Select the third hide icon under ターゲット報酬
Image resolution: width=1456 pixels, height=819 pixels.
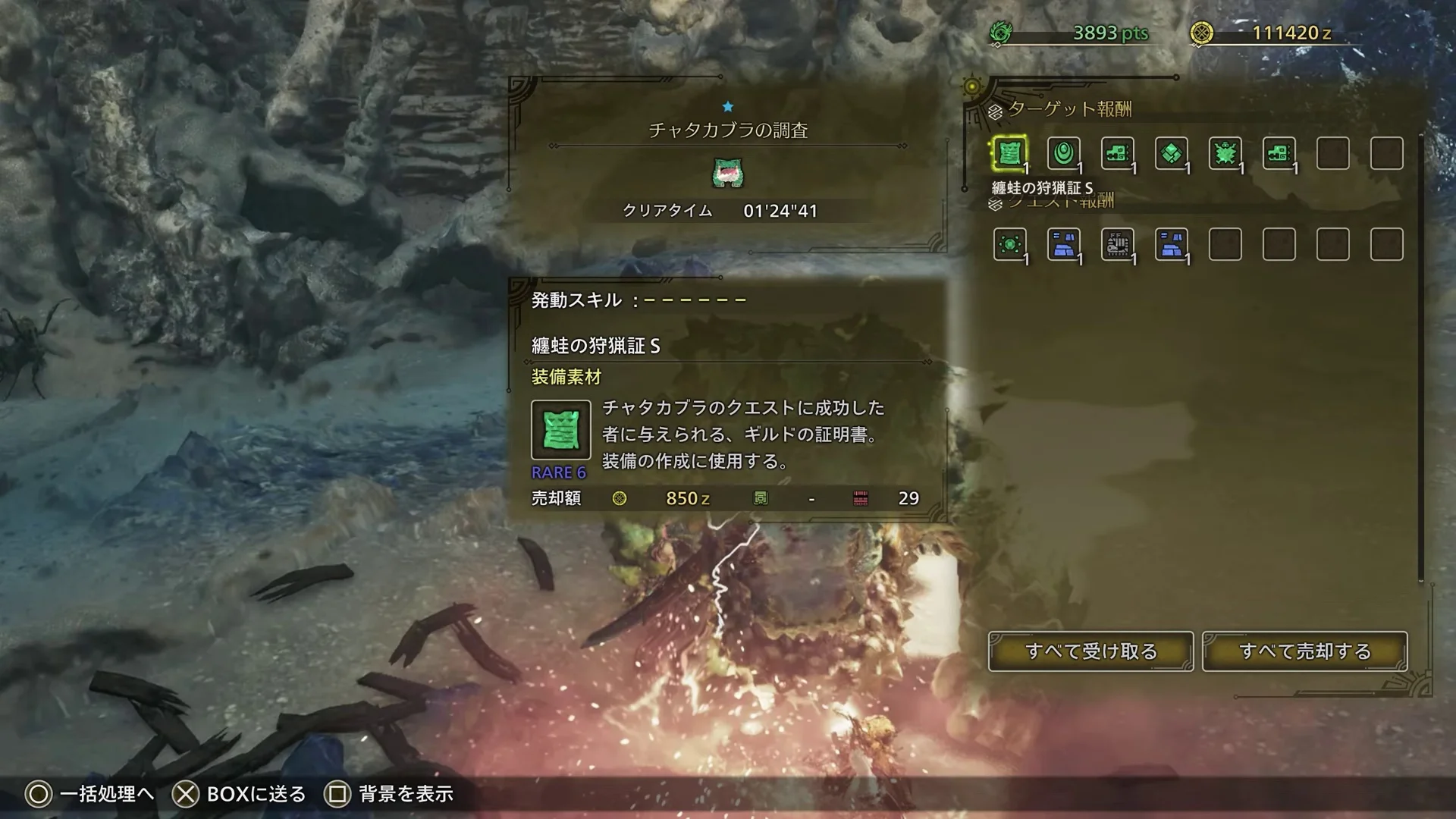1118,154
